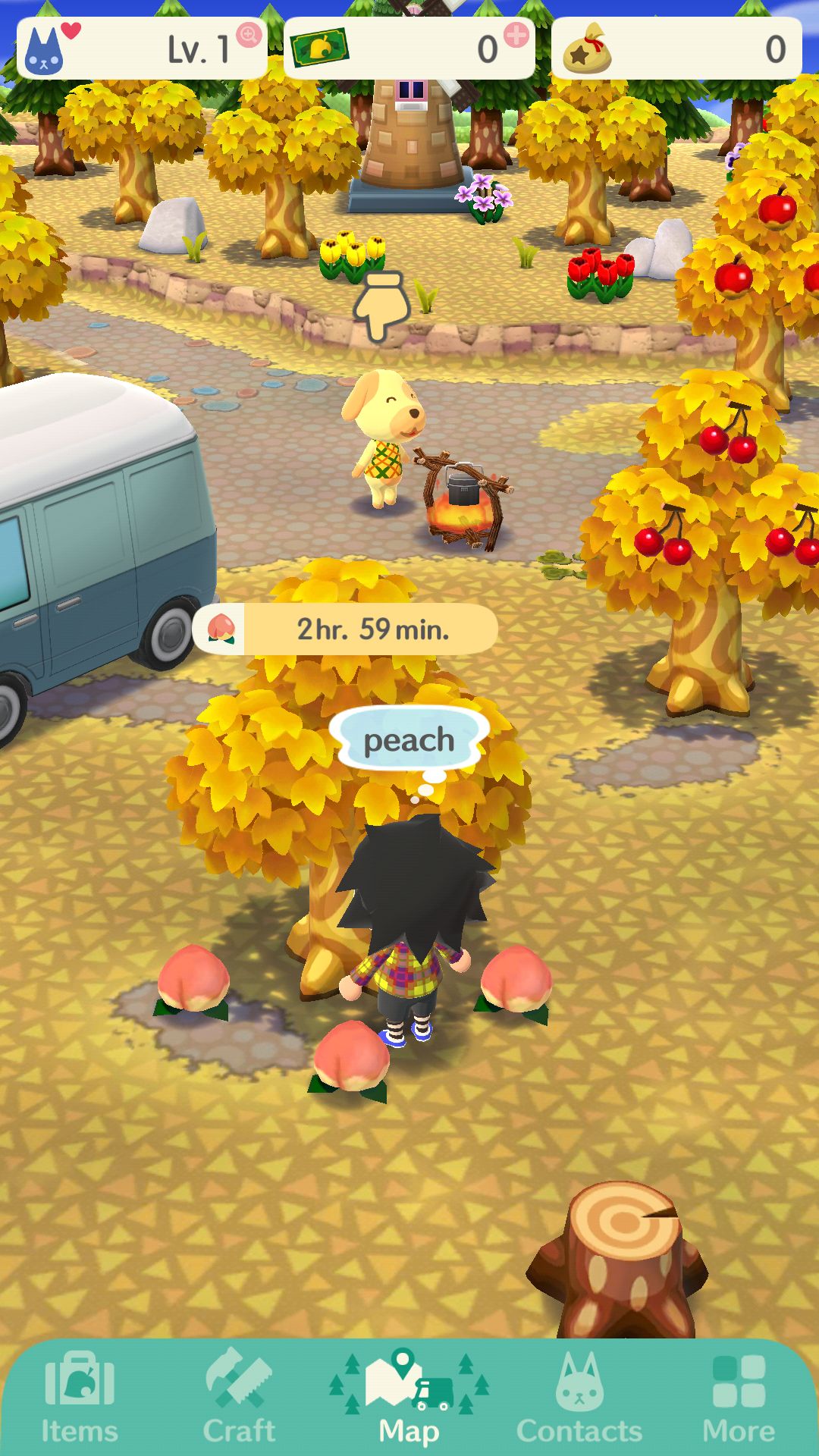Open the Bells money bag counter
The width and height of the screenshot is (819, 1456).
(676, 49)
